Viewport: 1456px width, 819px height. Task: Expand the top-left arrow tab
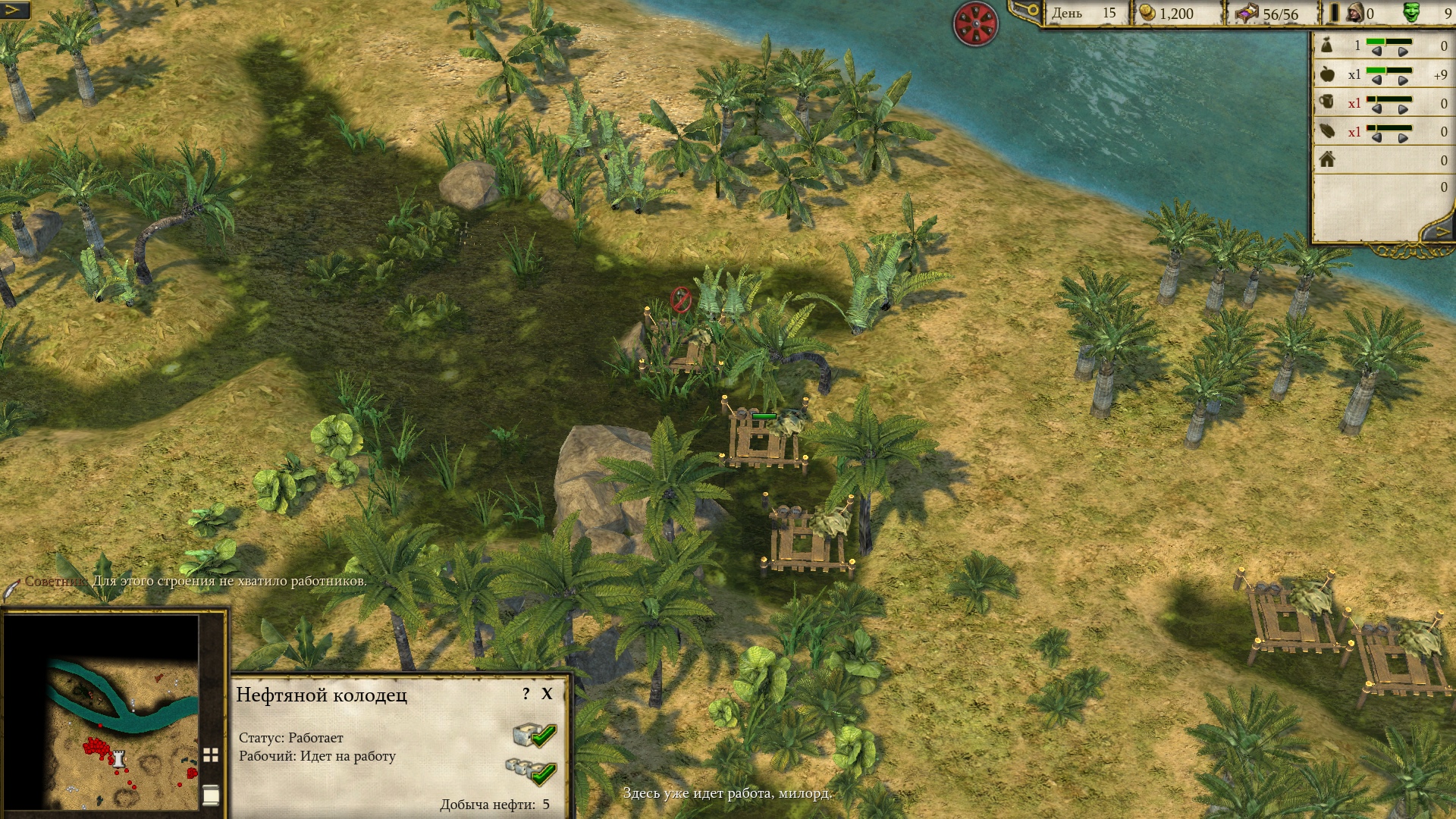[15, 10]
